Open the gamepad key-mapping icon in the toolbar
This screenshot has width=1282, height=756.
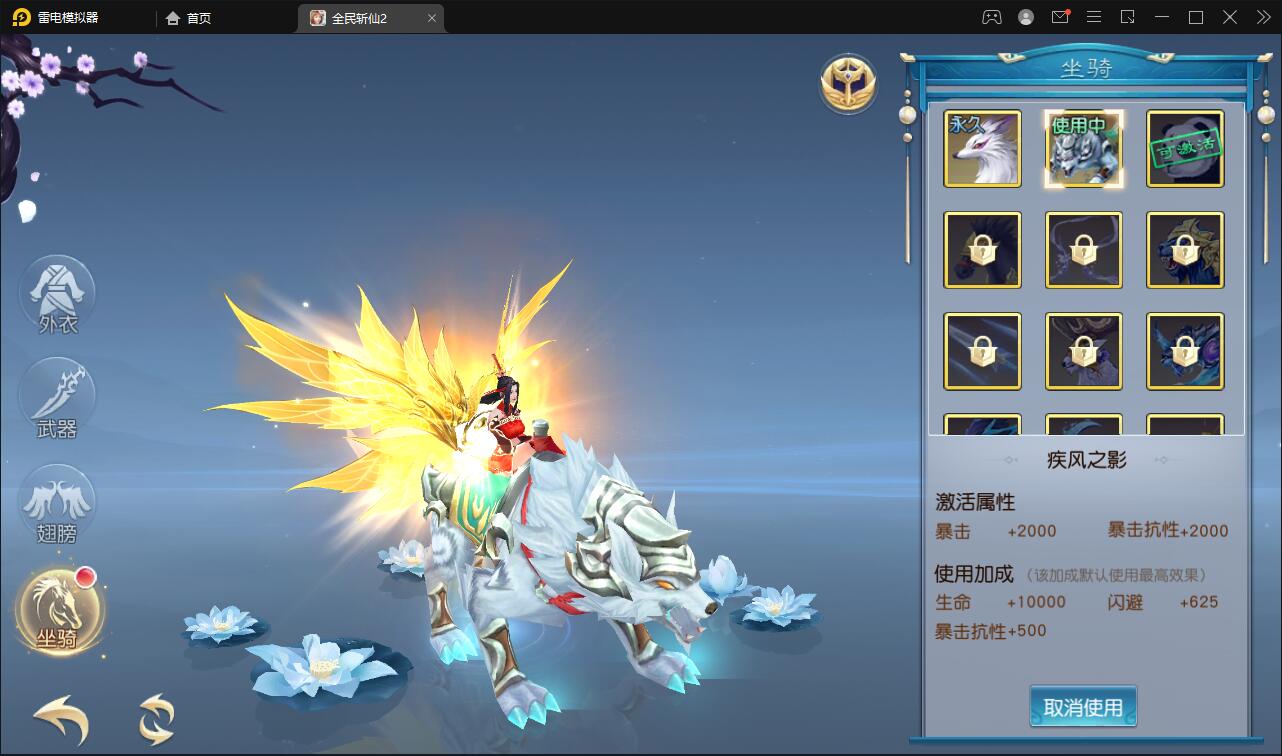[x=991, y=17]
